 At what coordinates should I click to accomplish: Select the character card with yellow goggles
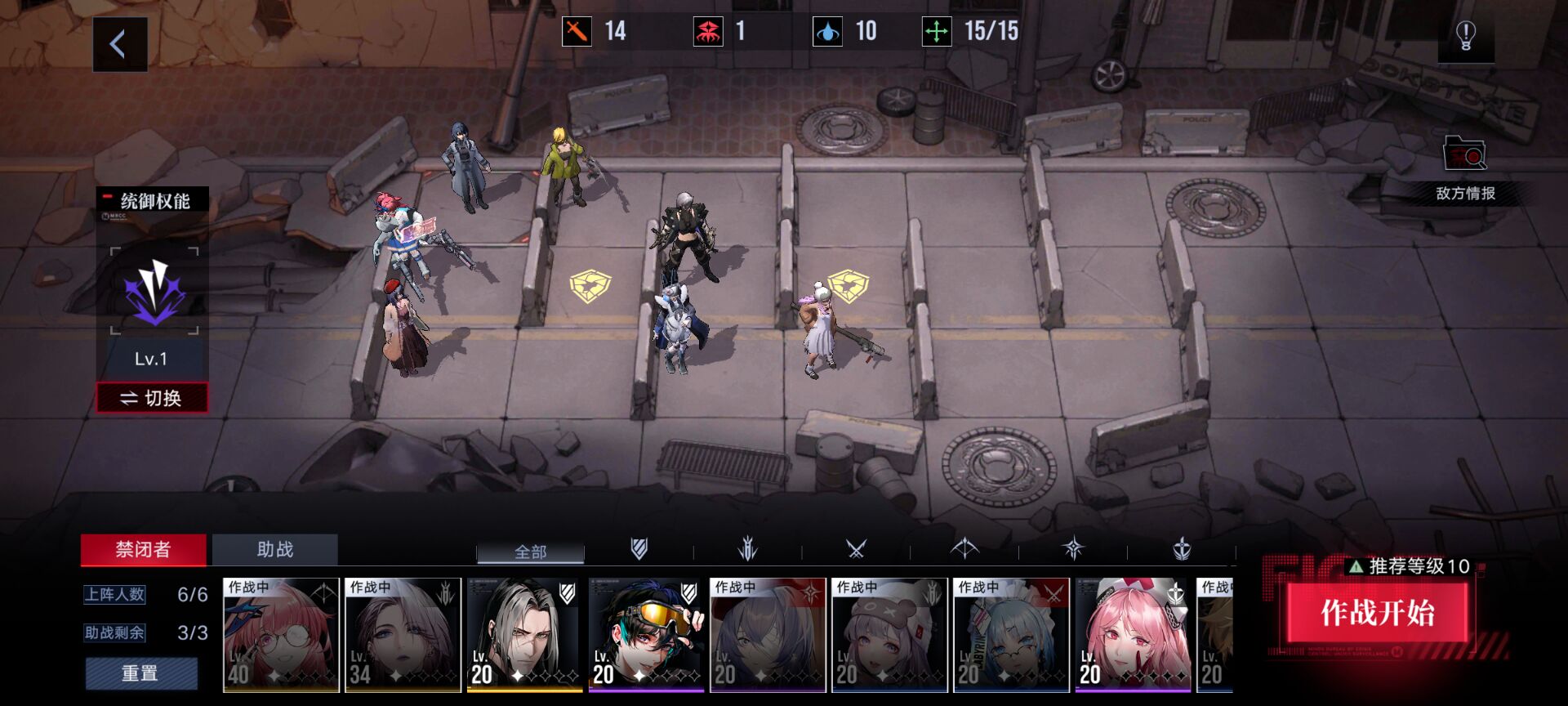(646, 635)
